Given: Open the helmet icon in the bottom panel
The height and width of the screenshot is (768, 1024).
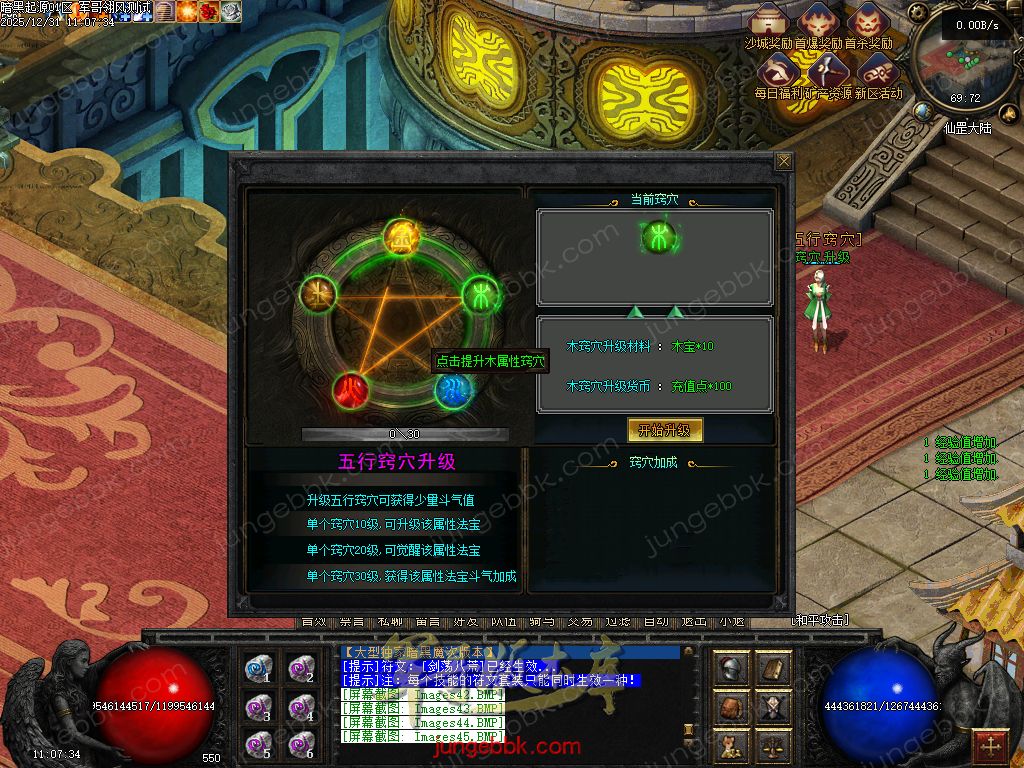Looking at the screenshot, I should (x=731, y=667).
